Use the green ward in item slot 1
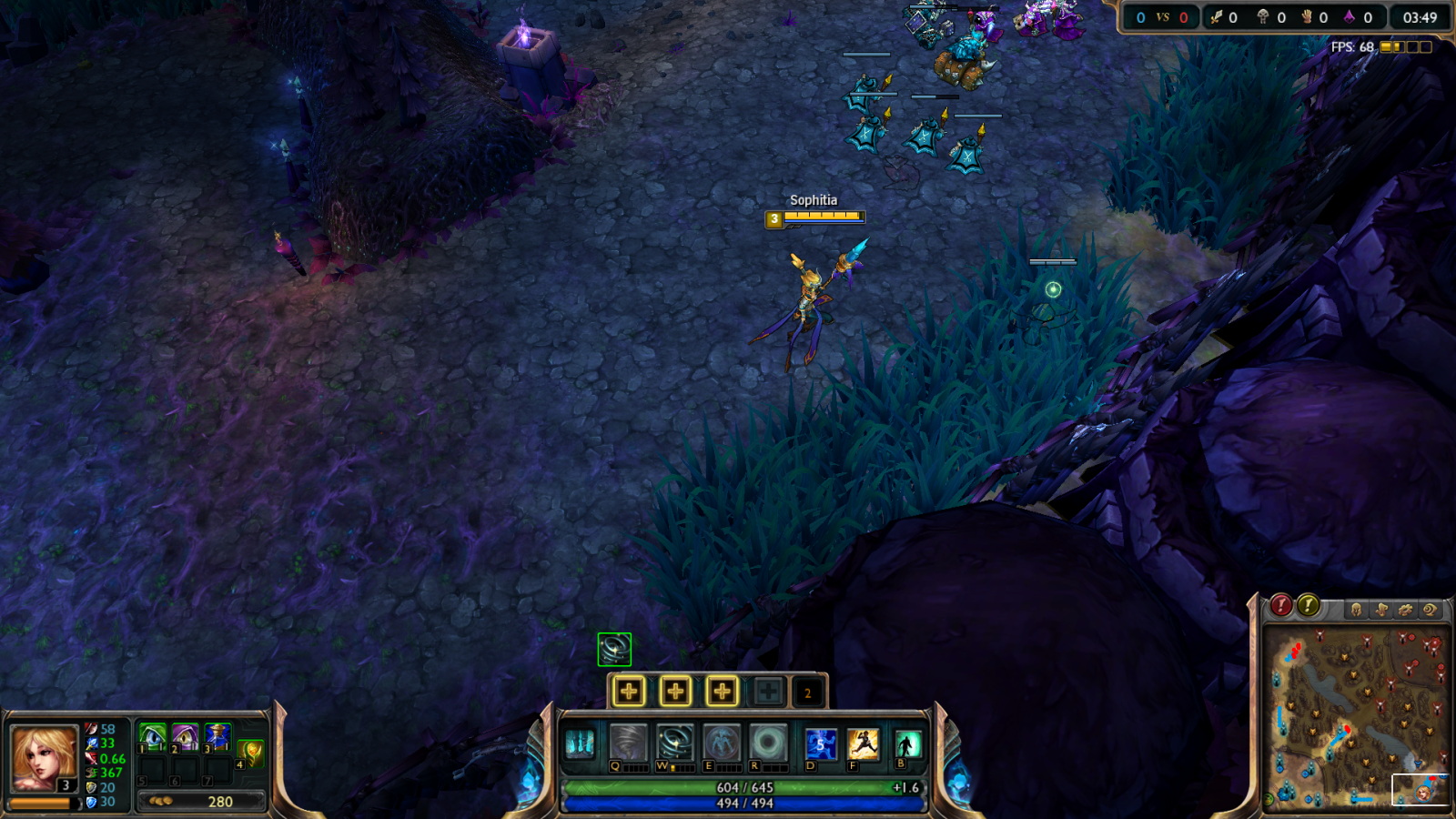 point(152,736)
